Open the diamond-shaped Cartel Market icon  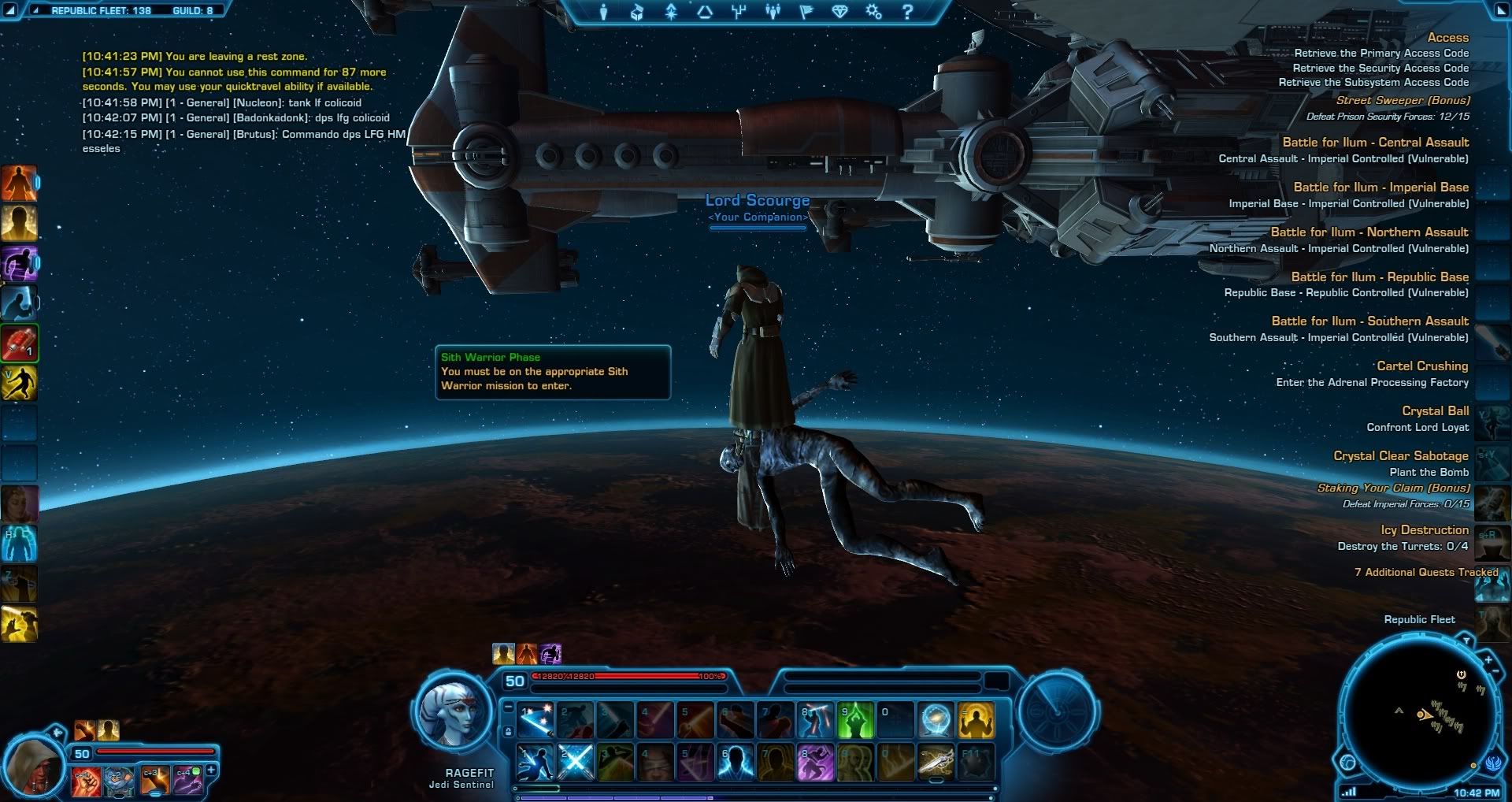tap(839, 12)
